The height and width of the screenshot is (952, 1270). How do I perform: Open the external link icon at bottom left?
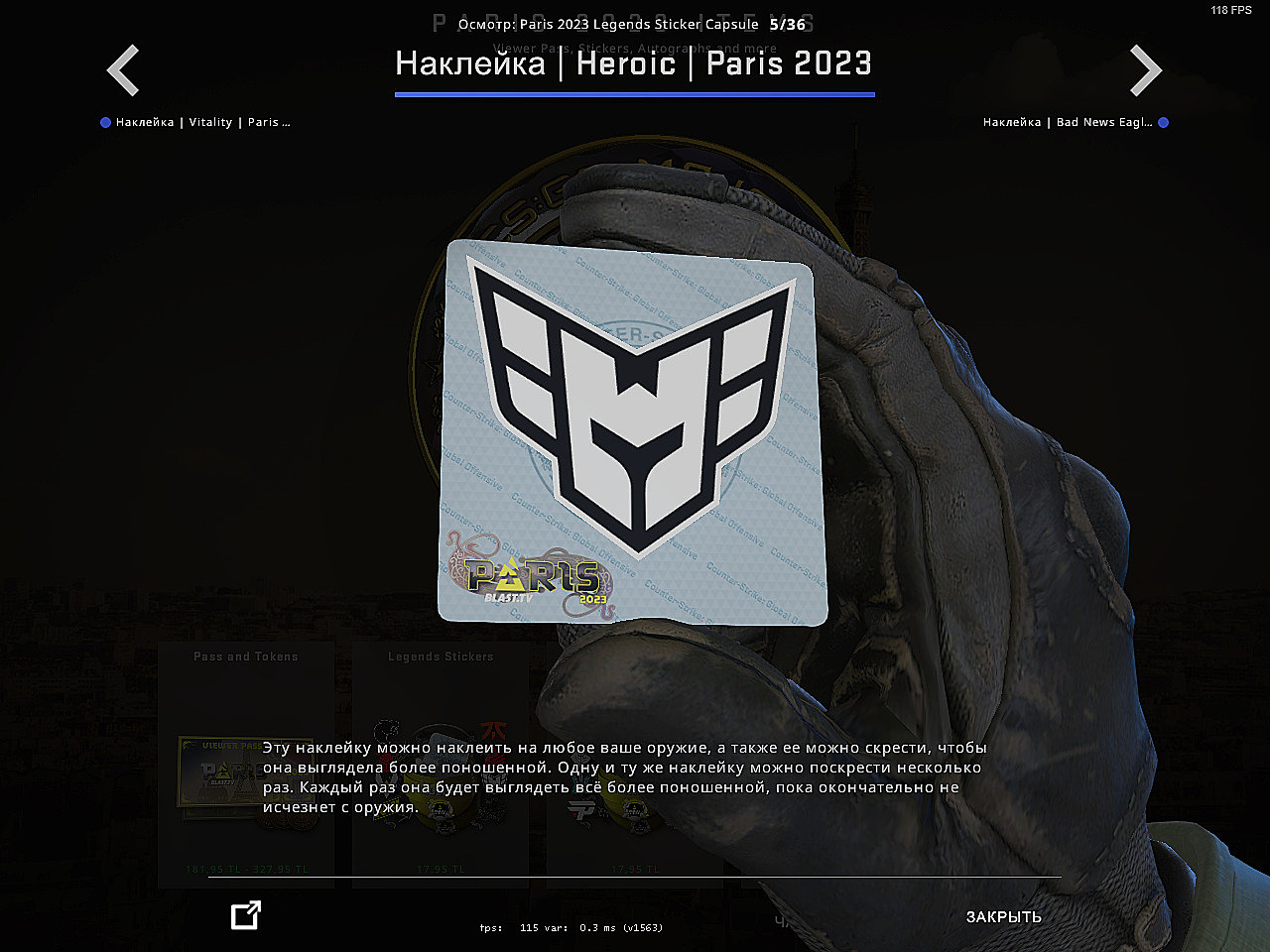(245, 915)
